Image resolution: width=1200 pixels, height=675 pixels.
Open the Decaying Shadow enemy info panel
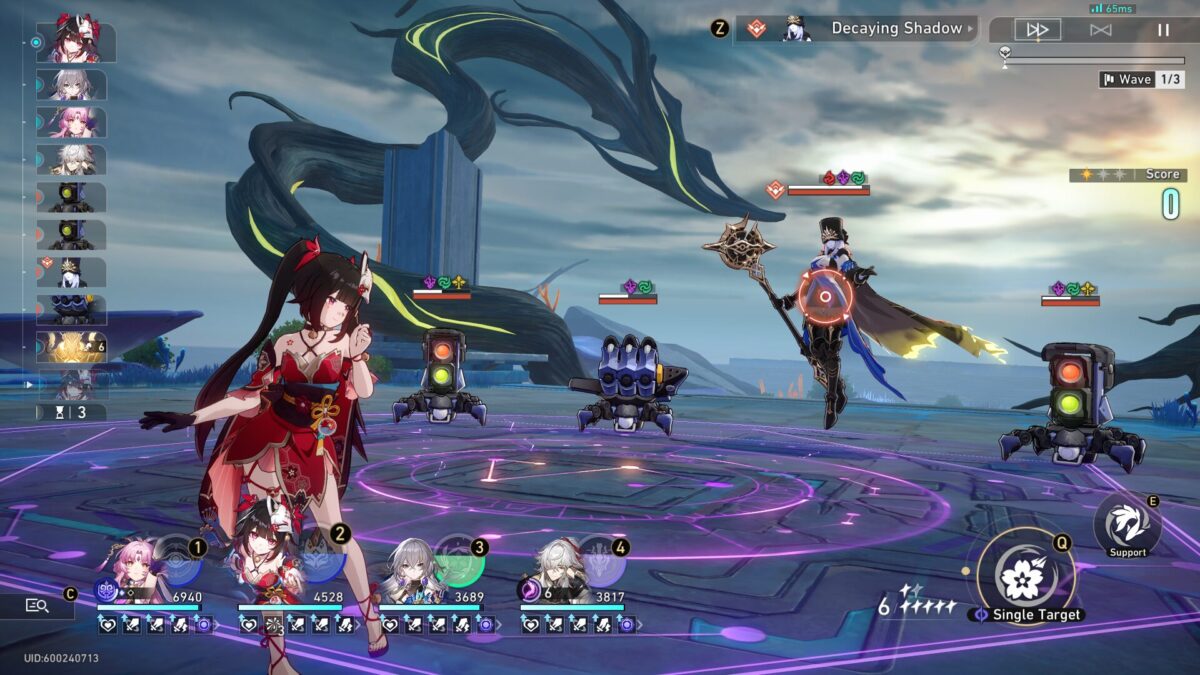pos(856,29)
